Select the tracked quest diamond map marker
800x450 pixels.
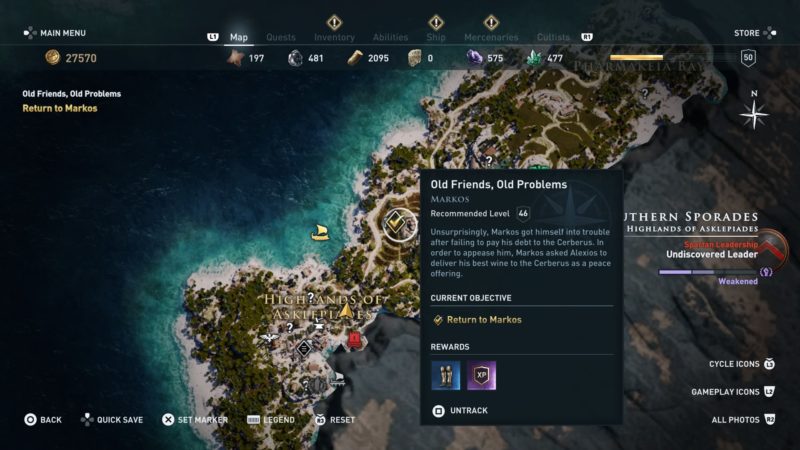(x=400, y=223)
